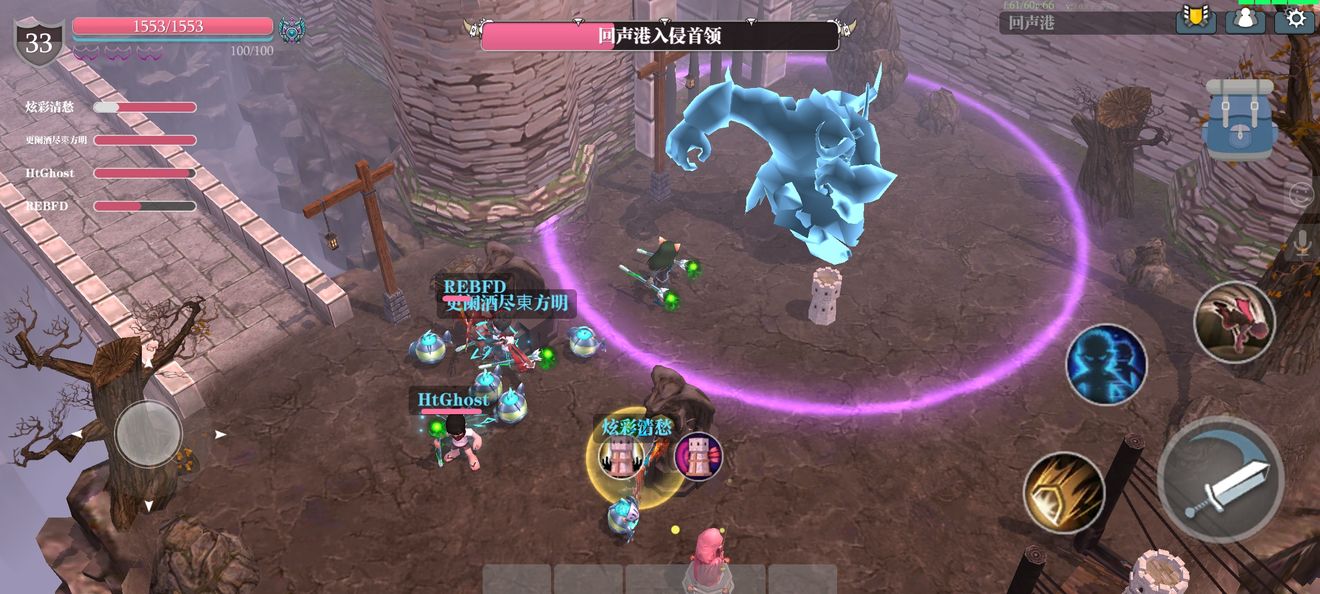Screen dimensions: 1320x594
Task: Open the settings gear menu
Action: [x=1294, y=19]
